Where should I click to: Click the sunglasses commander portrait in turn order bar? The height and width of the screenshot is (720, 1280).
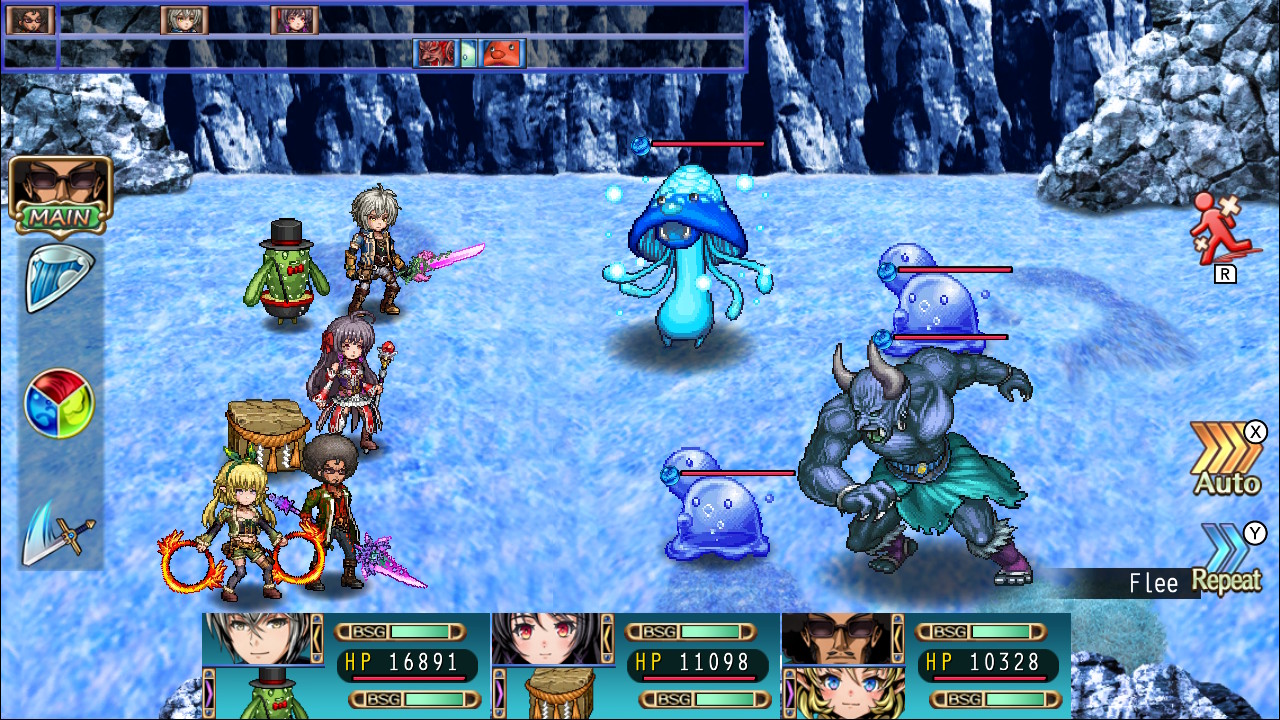(29, 20)
